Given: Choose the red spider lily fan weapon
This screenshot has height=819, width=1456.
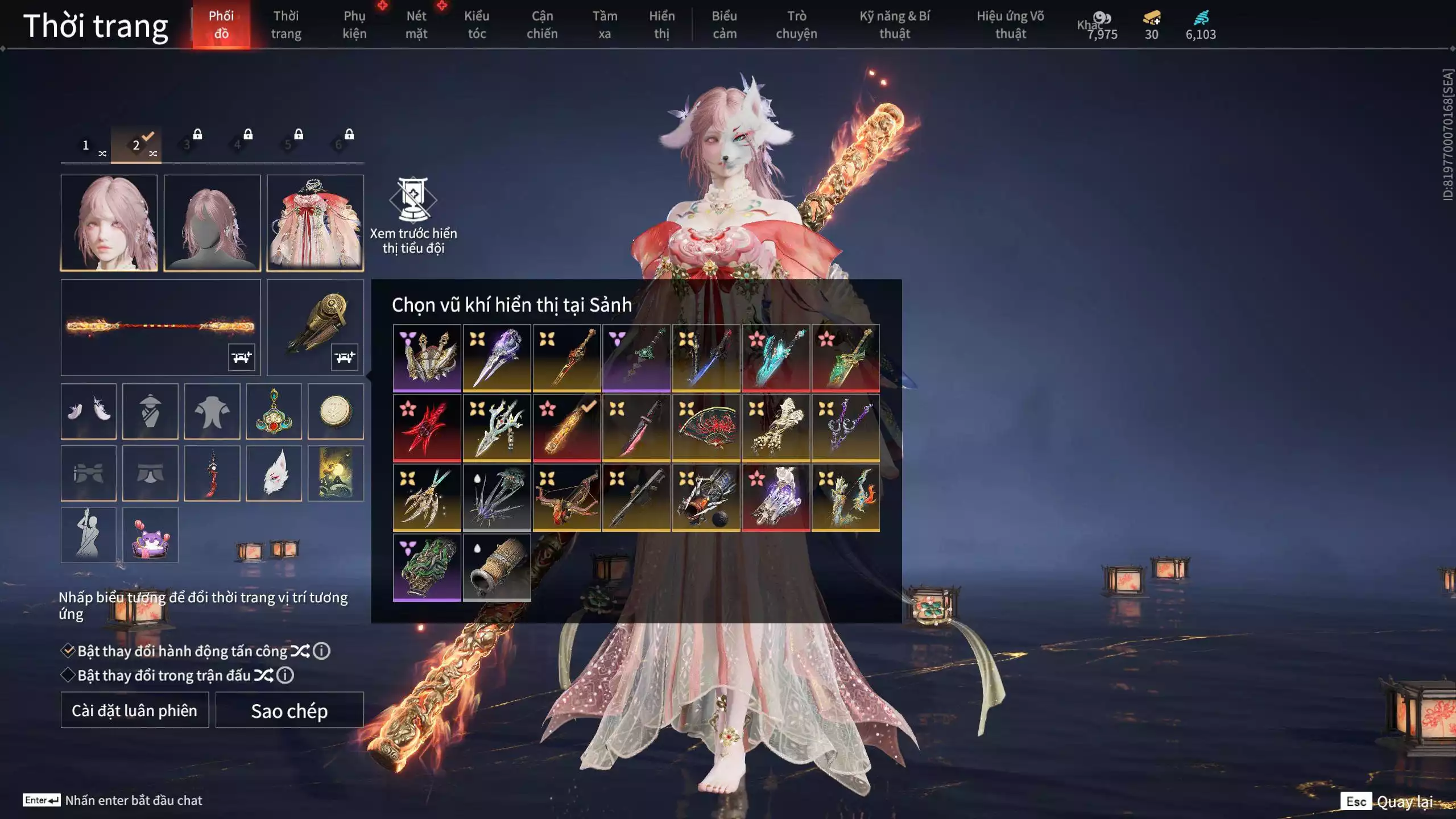Looking at the screenshot, I should 706,428.
